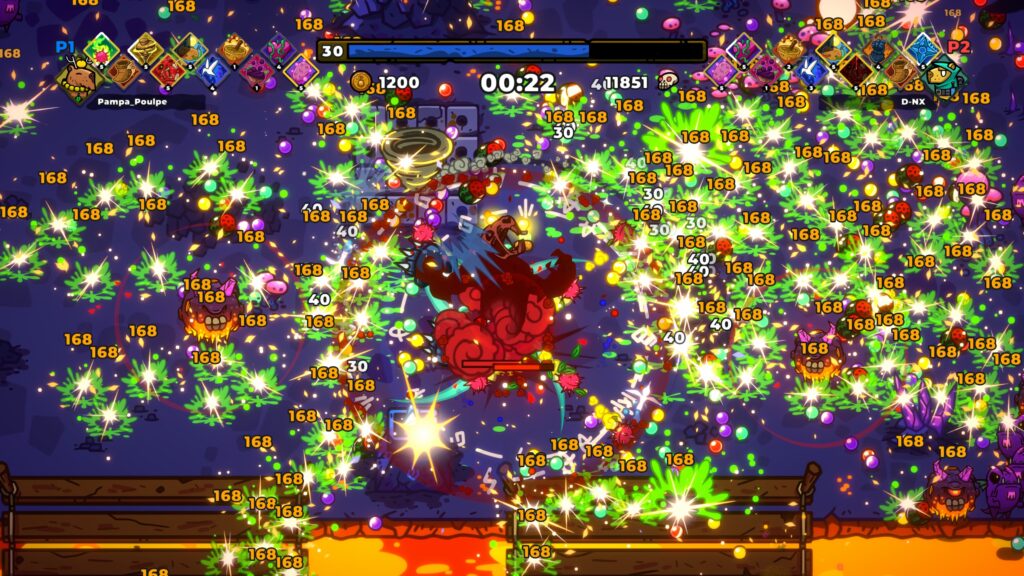
Task: Click P1's red scroll item icon
Action: pos(168,70)
